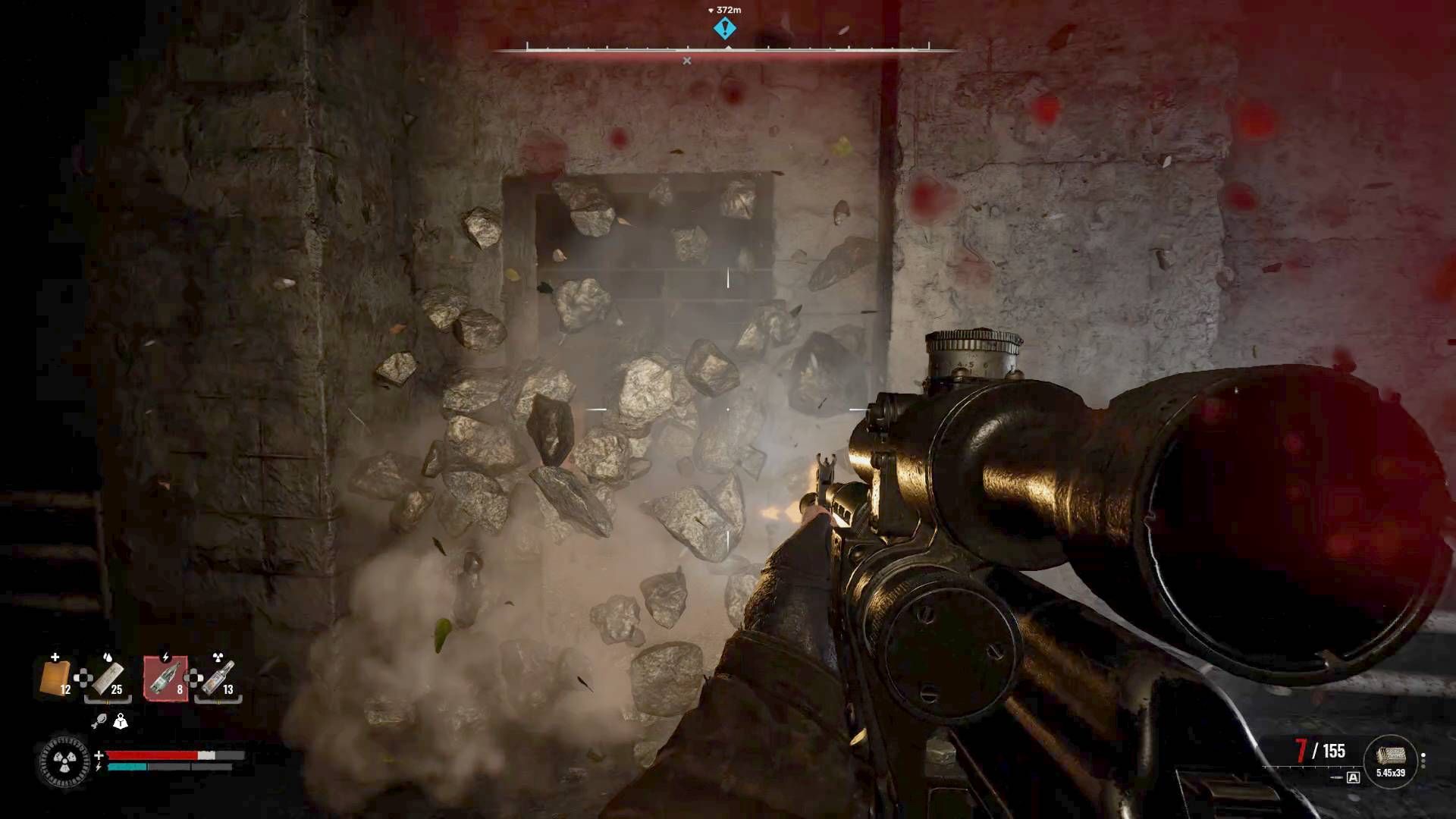The height and width of the screenshot is (819, 1456).
Task: Open the right quick slot D-pad selector
Action: [x=192, y=679]
